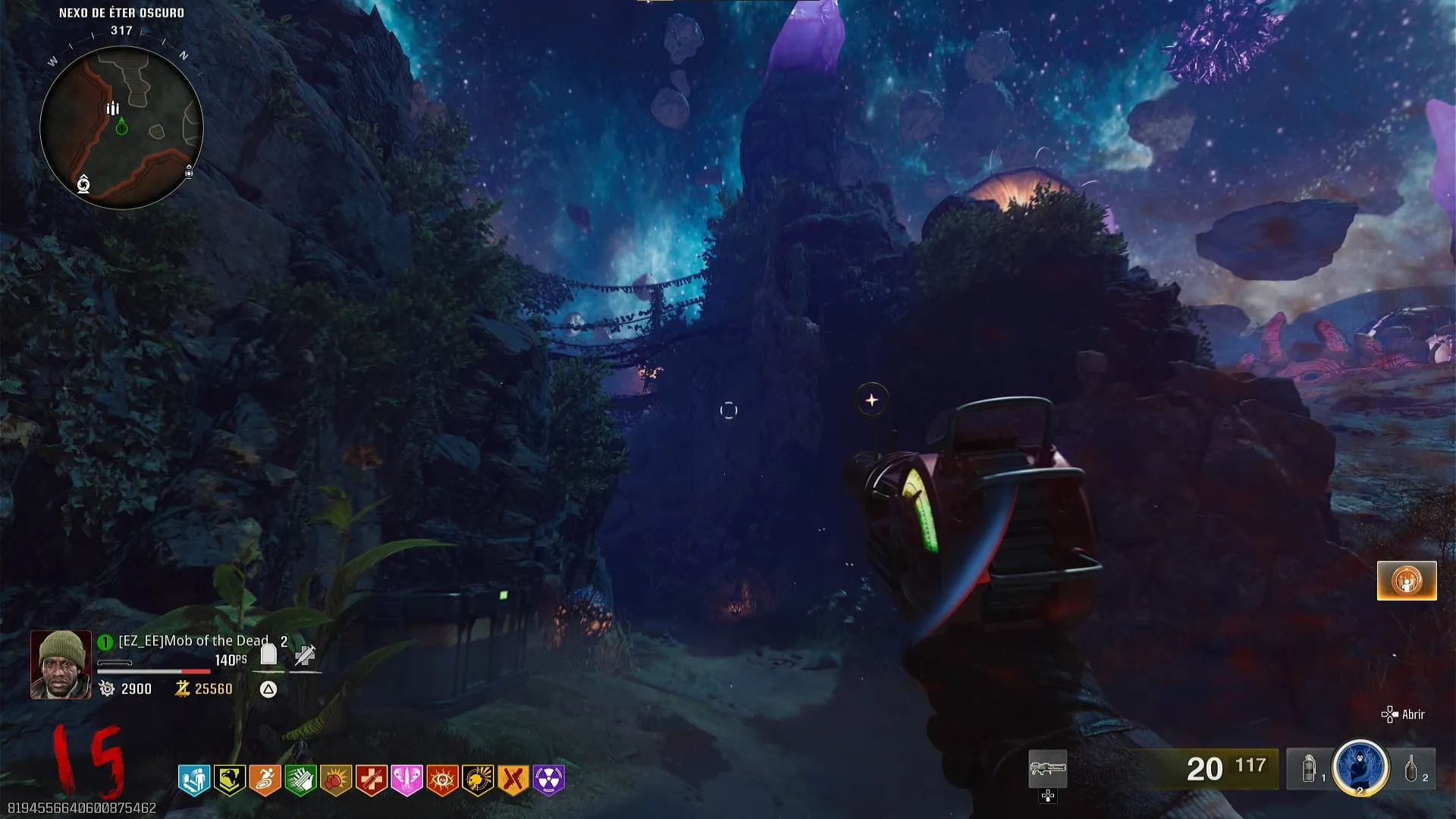Click the crossed pistols perk icon

pos(513,779)
